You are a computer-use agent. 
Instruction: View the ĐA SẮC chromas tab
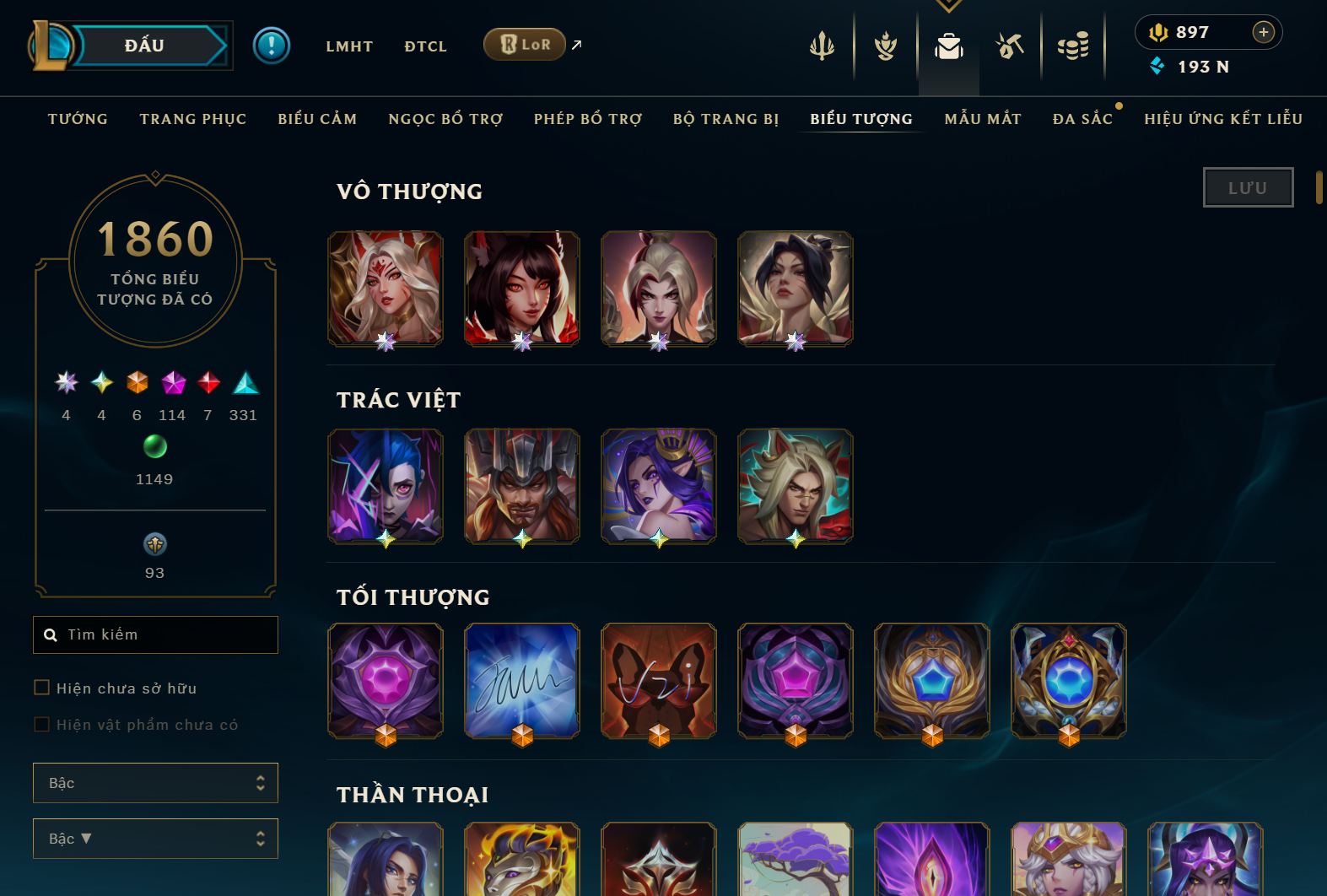point(1082,119)
